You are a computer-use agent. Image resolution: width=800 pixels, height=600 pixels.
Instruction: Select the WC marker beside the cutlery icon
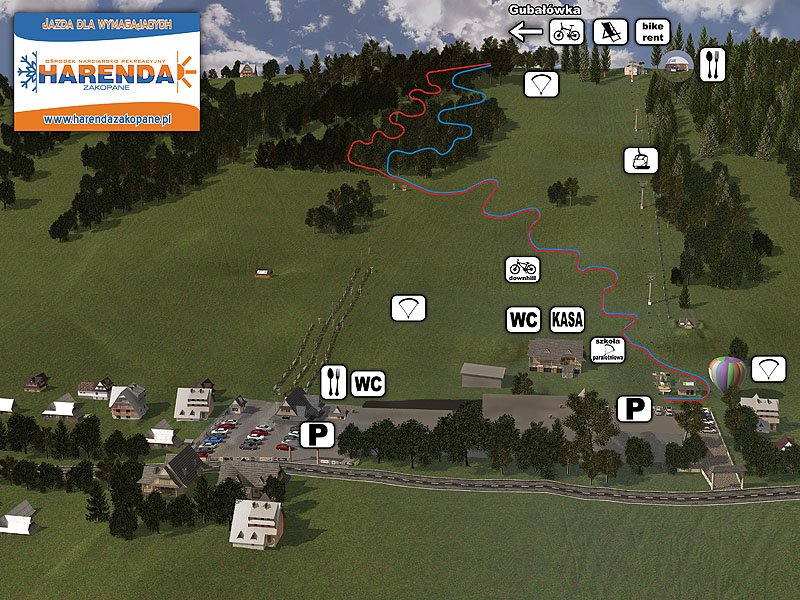368,382
